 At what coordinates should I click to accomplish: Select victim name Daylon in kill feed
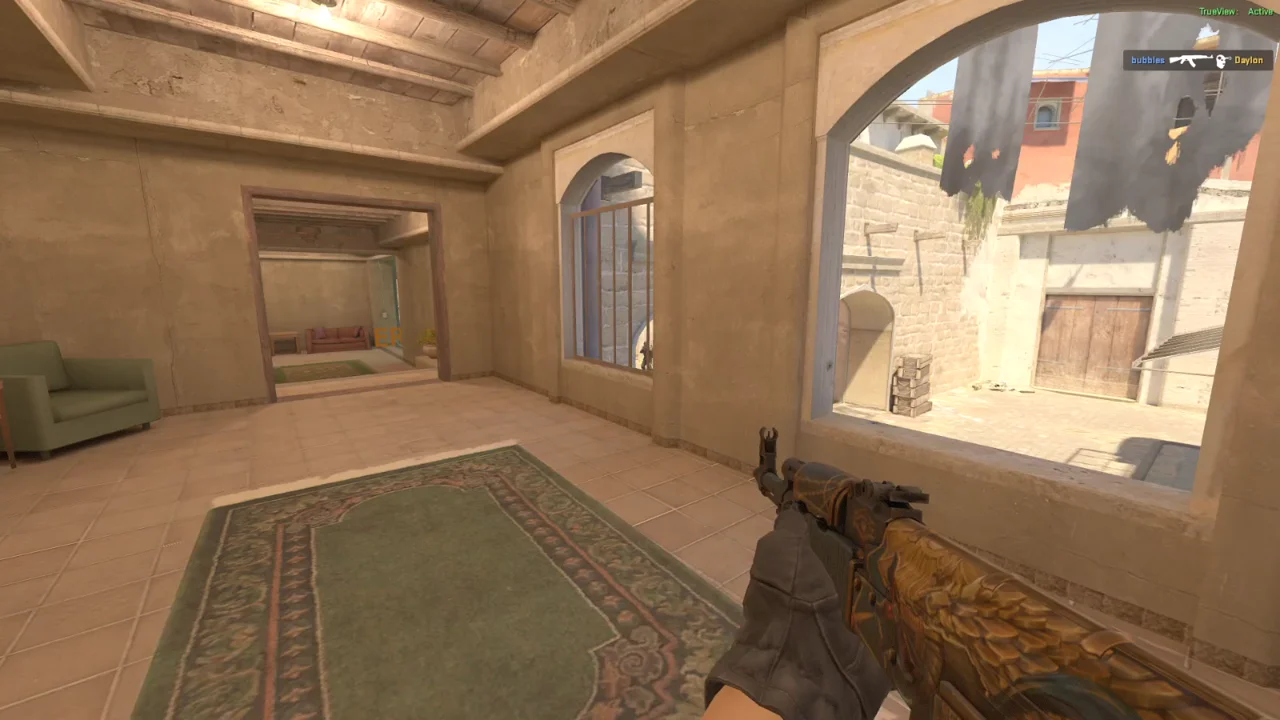click(x=1248, y=60)
